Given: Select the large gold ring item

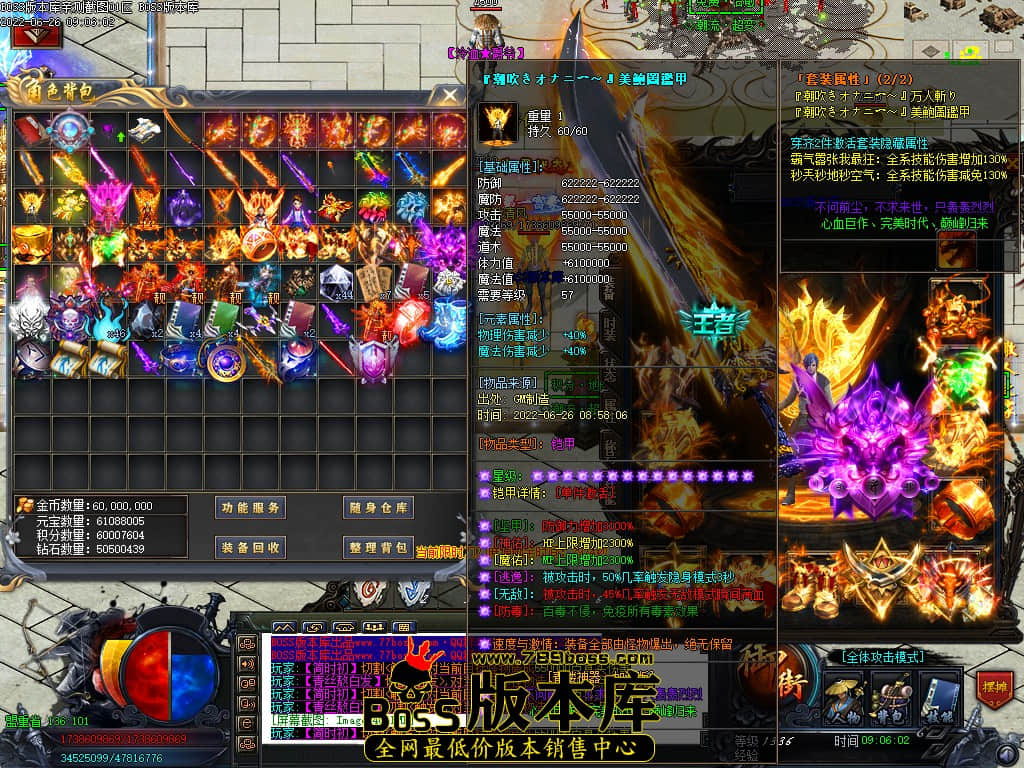Looking at the screenshot, I should (x=259, y=243).
